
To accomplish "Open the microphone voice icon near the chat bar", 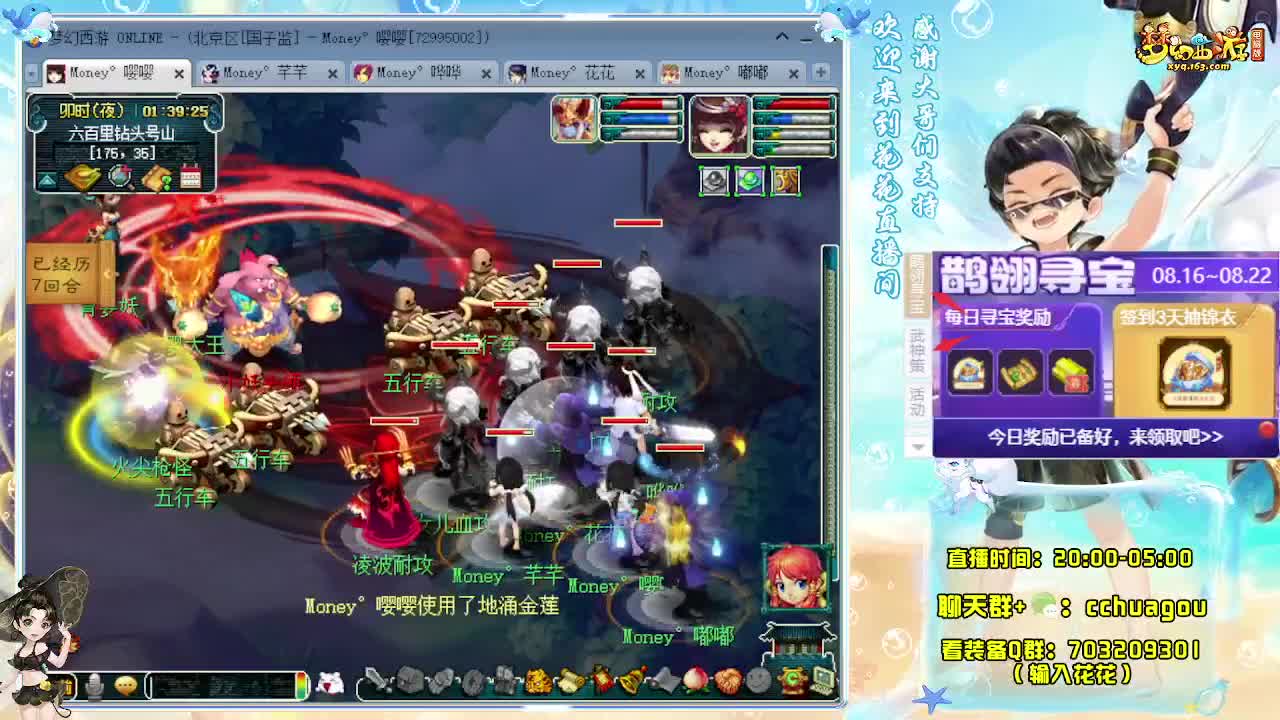I will tap(93, 684).
